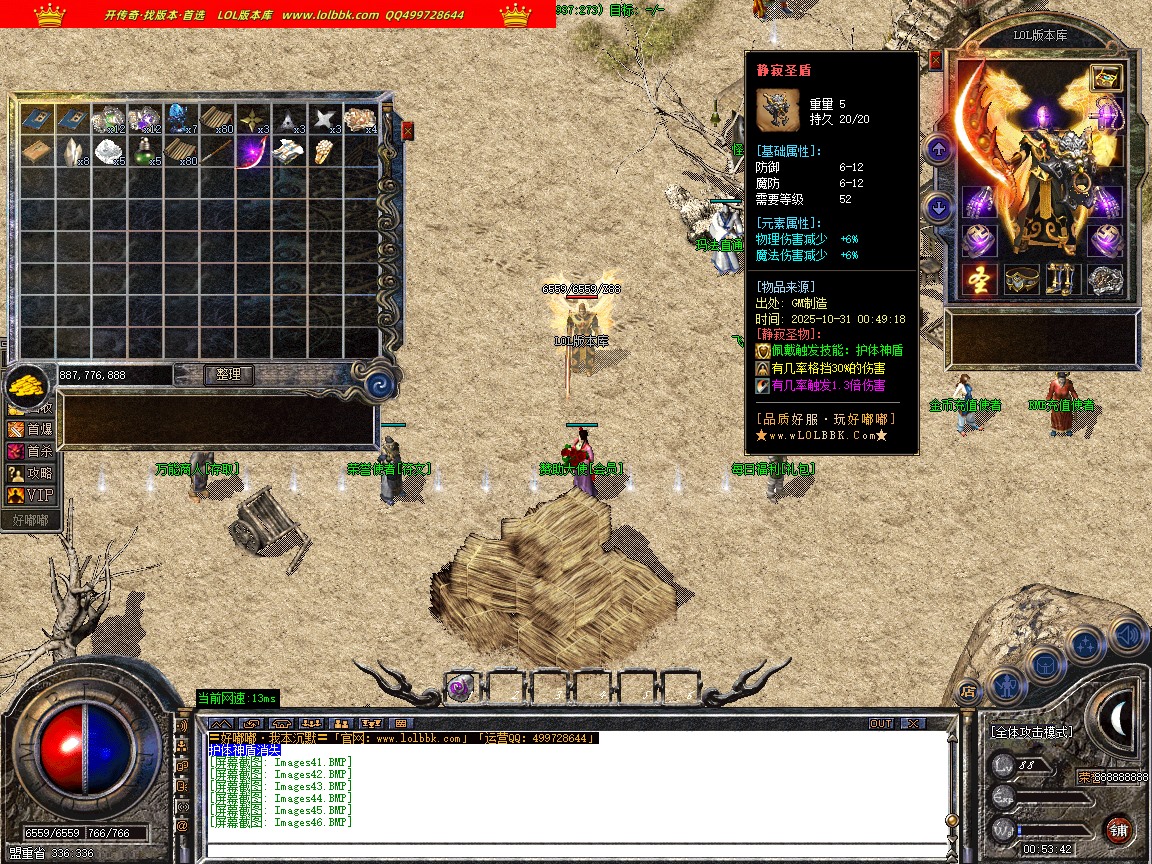Open the 攻略 guide menu entry
Image resolution: width=1152 pixels, height=864 pixels.
coord(30,472)
